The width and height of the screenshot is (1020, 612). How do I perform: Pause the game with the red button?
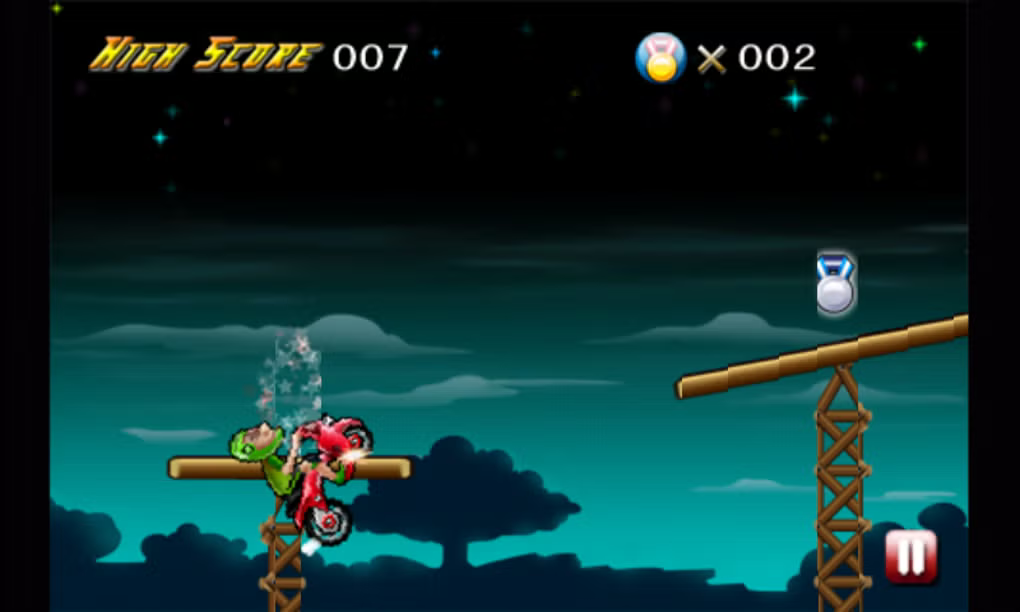tap(910, 557)
